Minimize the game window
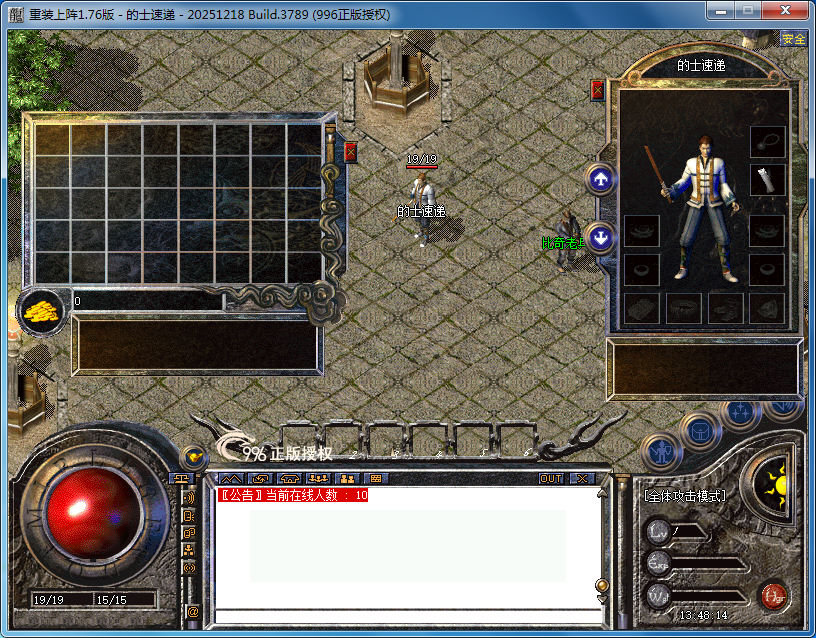 point(721,11)
